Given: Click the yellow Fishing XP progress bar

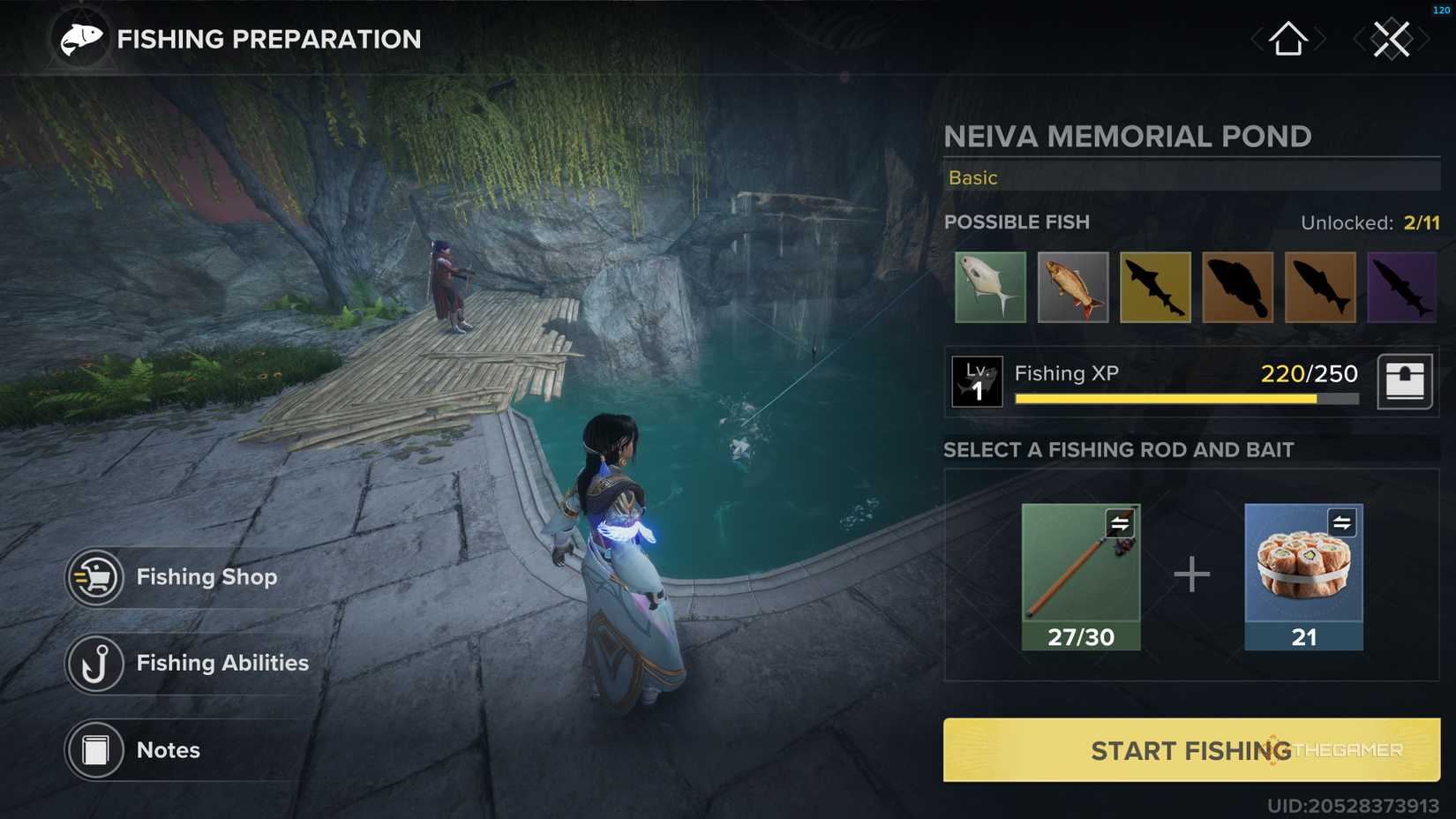Looking at the screenshot, I should [1165, 399].
